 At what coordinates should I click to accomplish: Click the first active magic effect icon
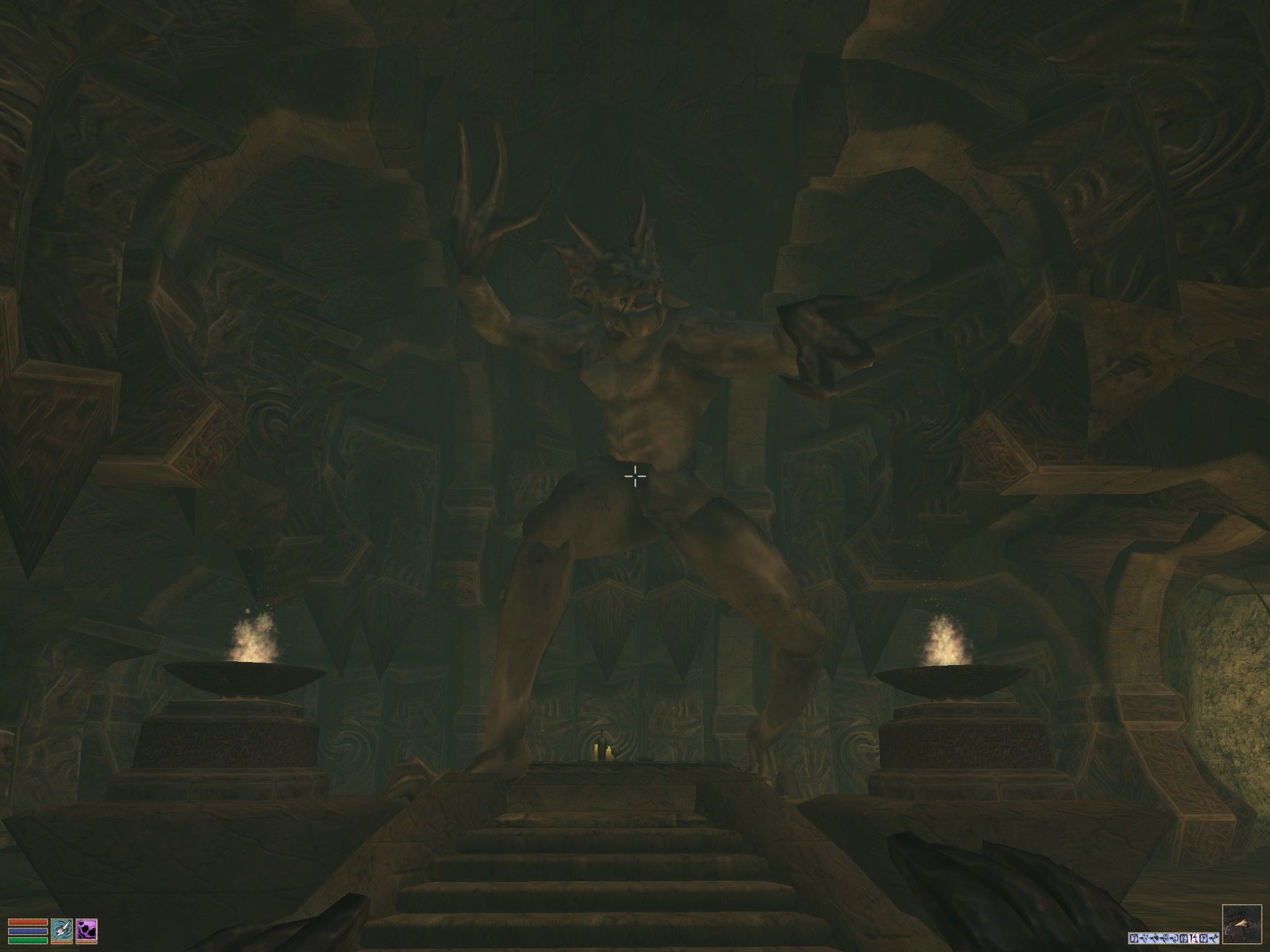(x=1134, y=937)
